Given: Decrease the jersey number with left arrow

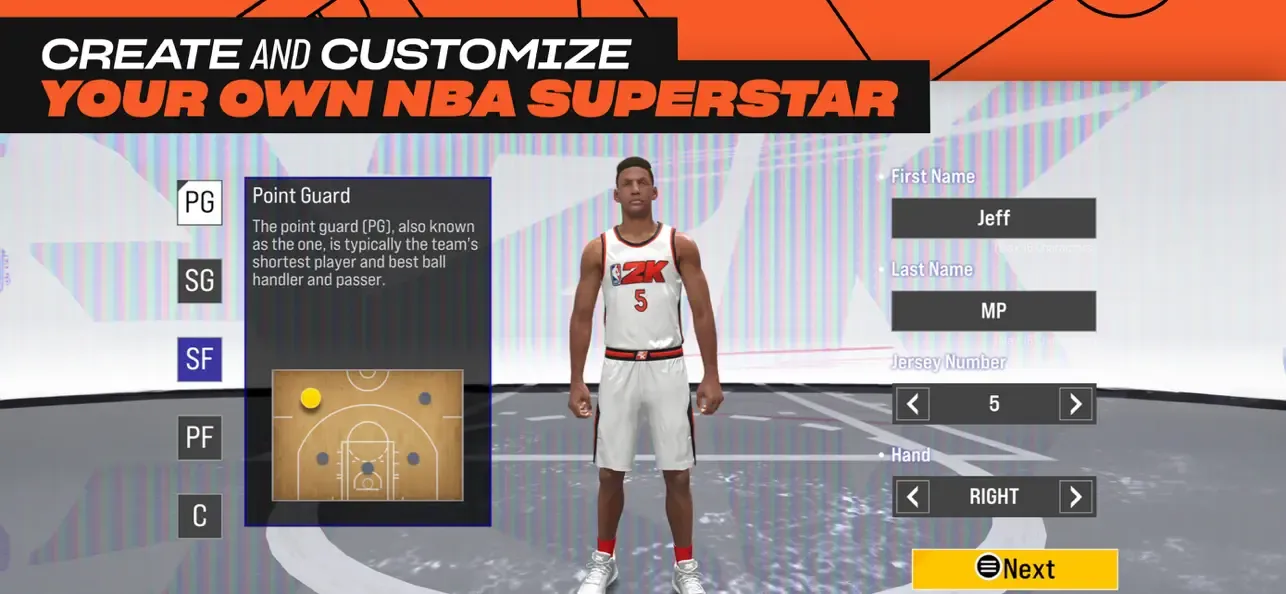Looking at the screenshot, I should [912, 404].
